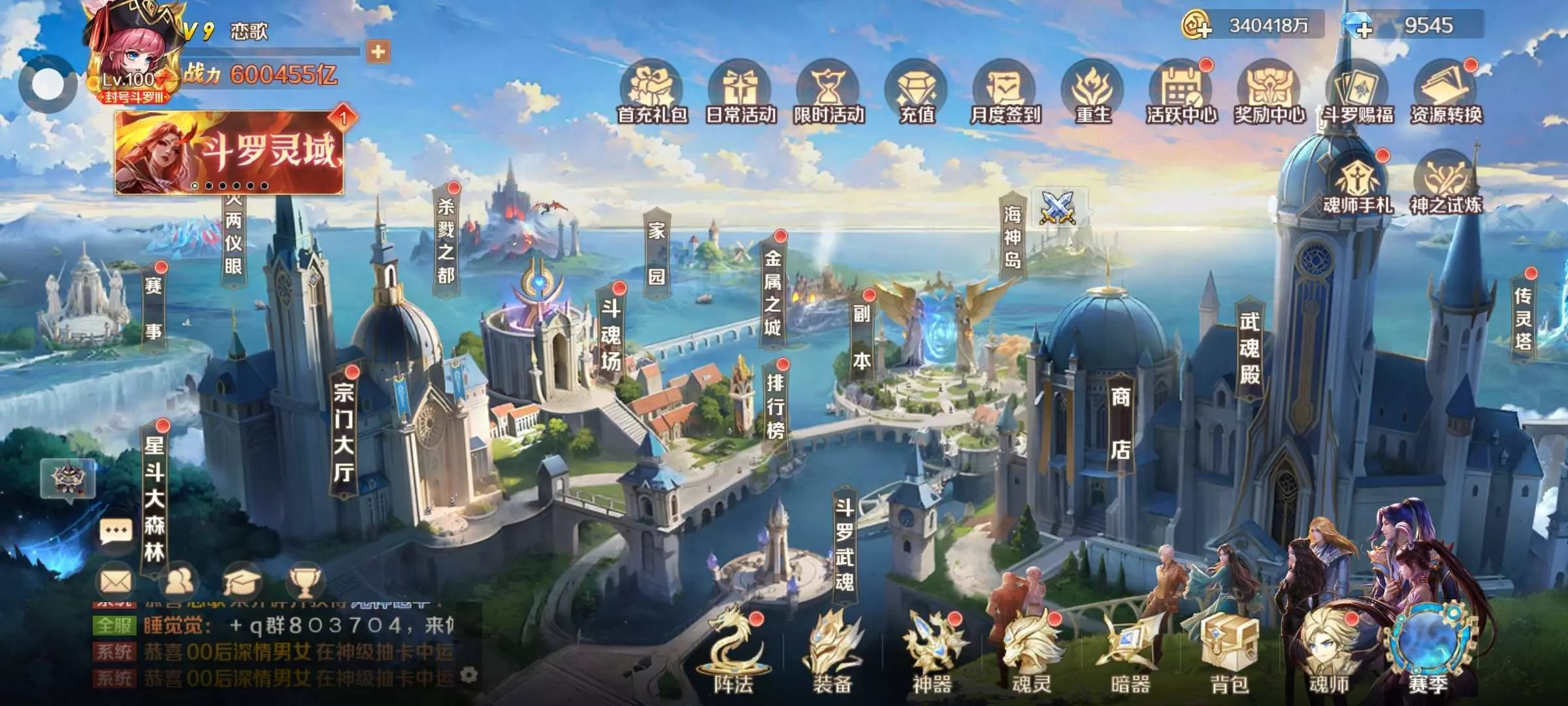Image resolution: width=1568 pixels, height=706 pixels.
Task: Open the 日常活动 daily events menu
Action: point(740,93)
